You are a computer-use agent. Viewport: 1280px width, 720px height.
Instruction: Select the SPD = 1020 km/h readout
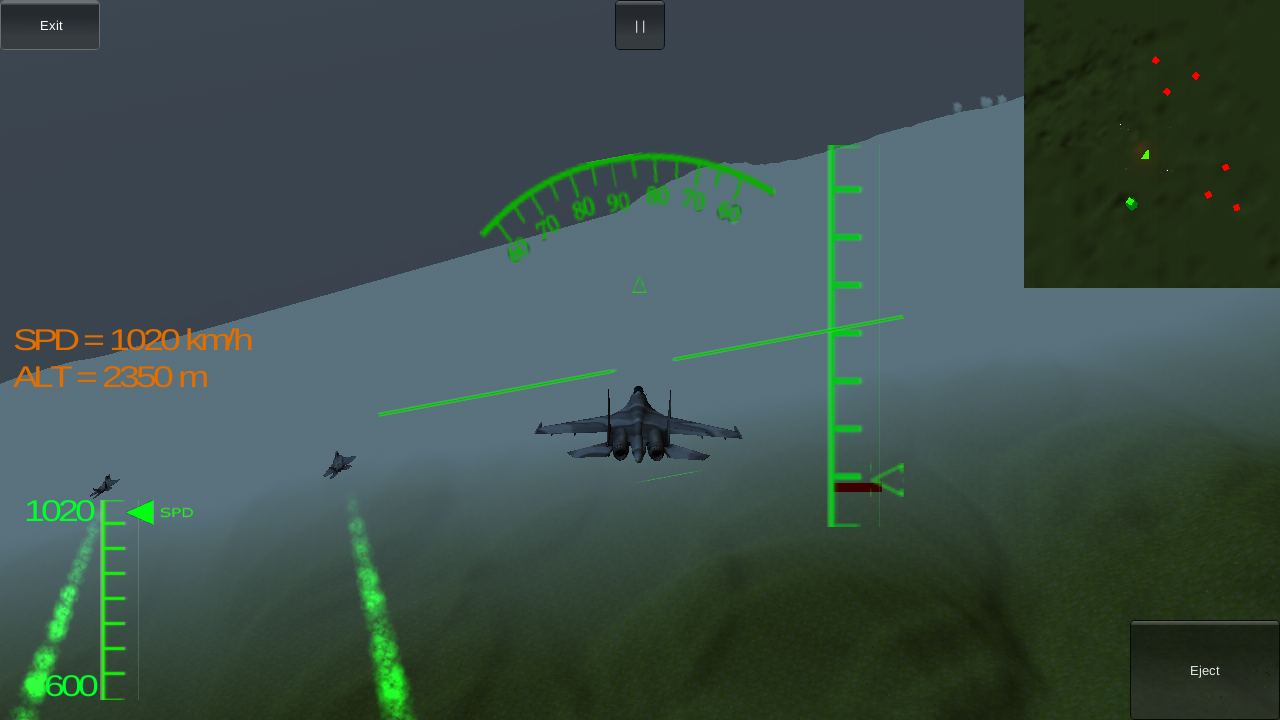click(132, 339)
